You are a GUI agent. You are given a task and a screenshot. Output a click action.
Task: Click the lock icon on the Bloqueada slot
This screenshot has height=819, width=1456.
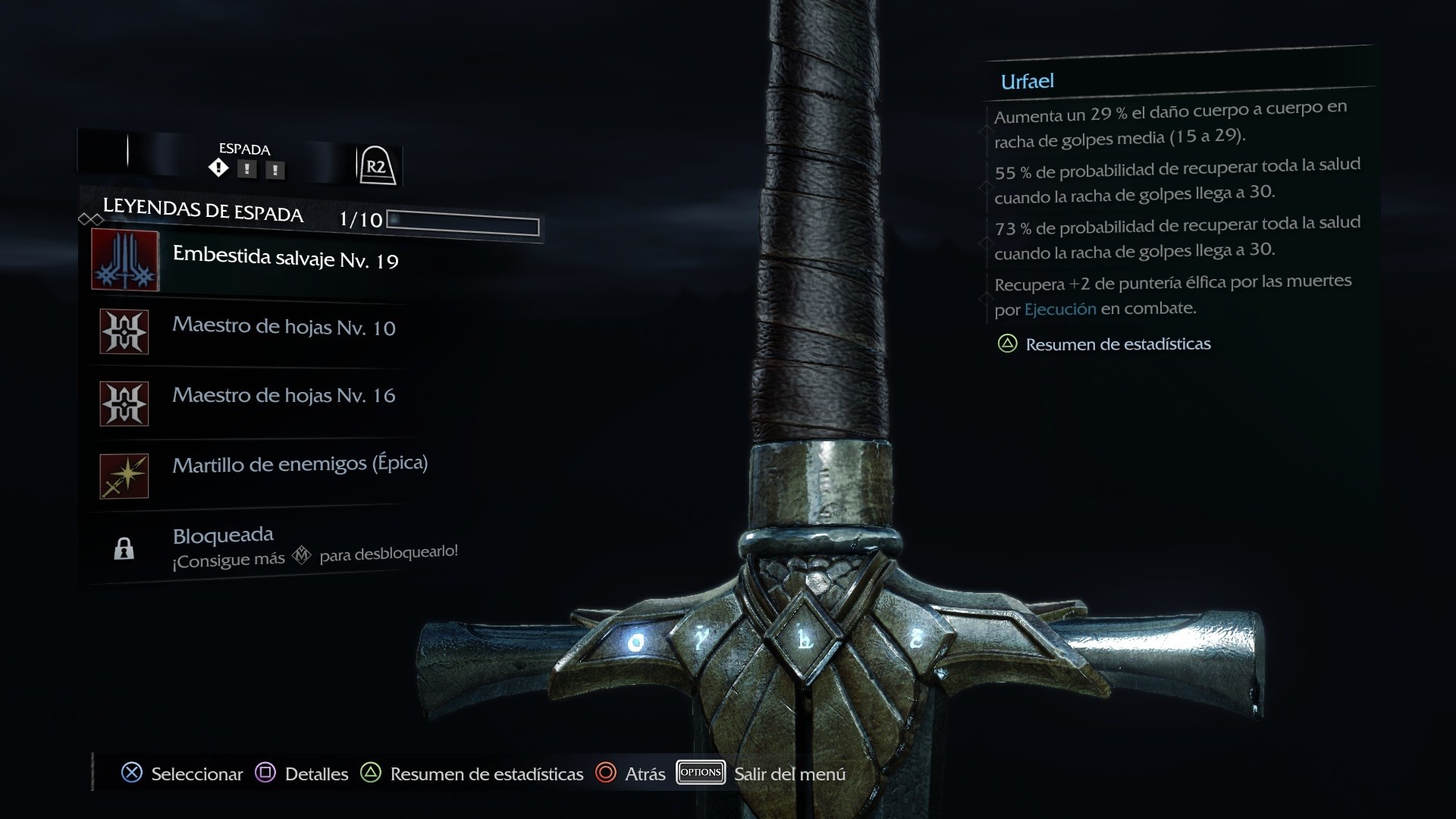tap(124, 549)
